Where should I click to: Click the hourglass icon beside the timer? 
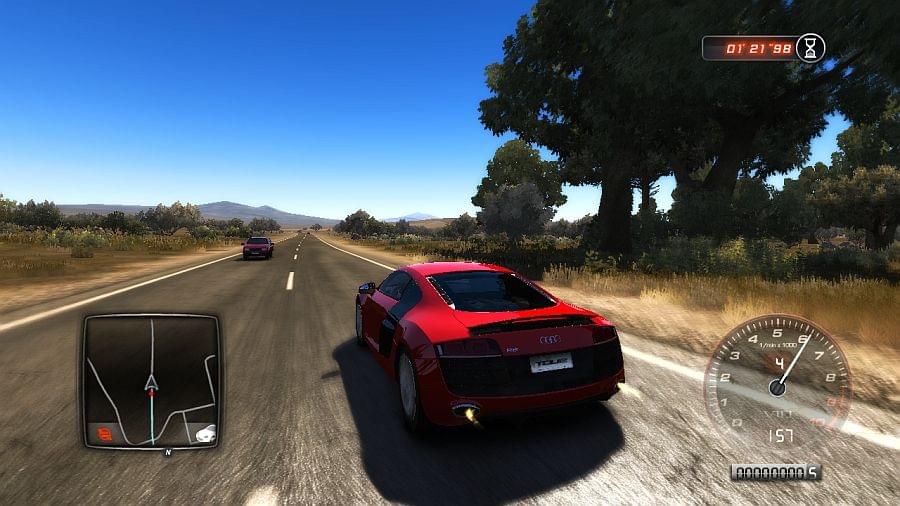811,47
